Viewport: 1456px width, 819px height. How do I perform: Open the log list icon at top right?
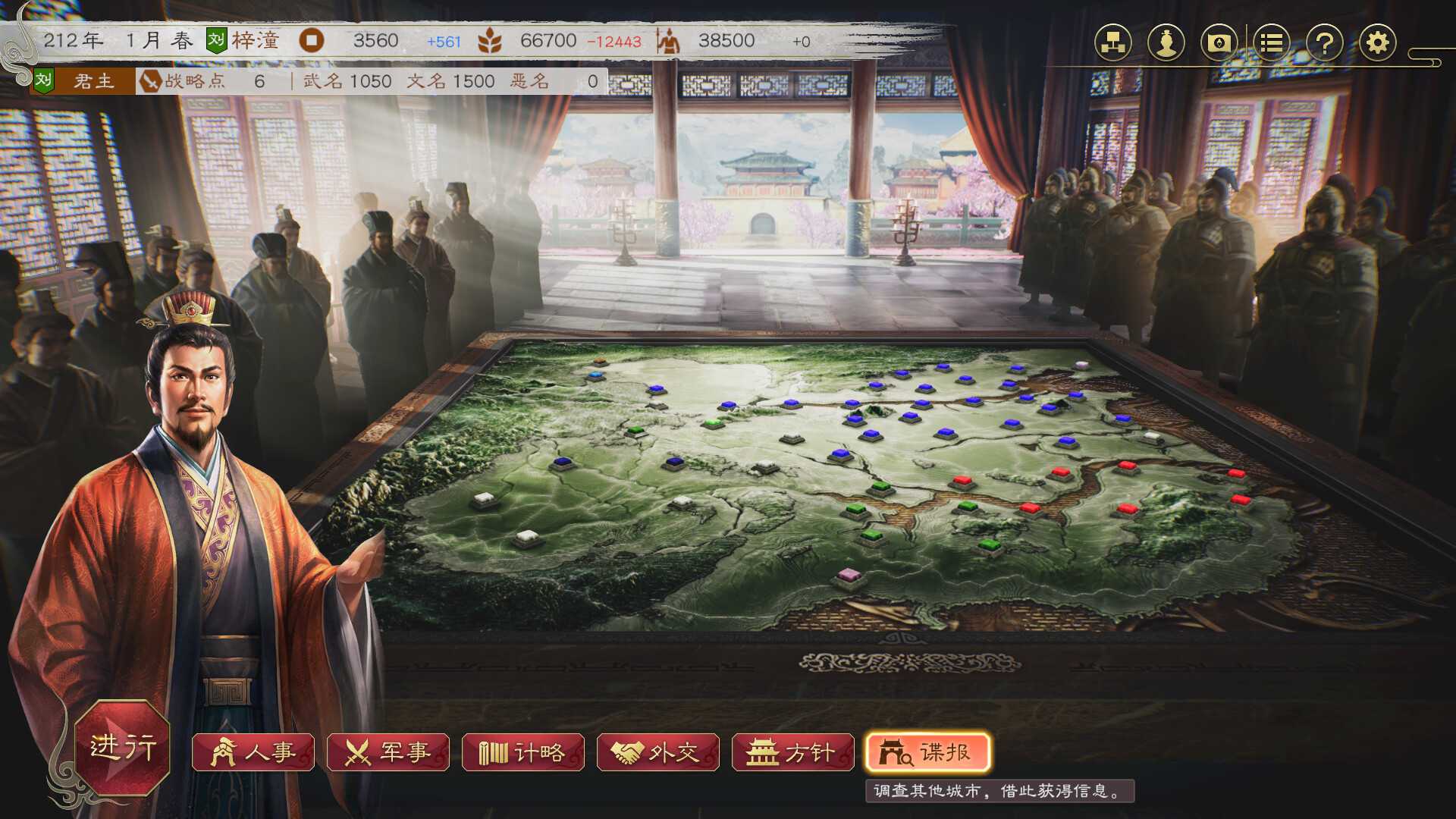coord(1271,43)
